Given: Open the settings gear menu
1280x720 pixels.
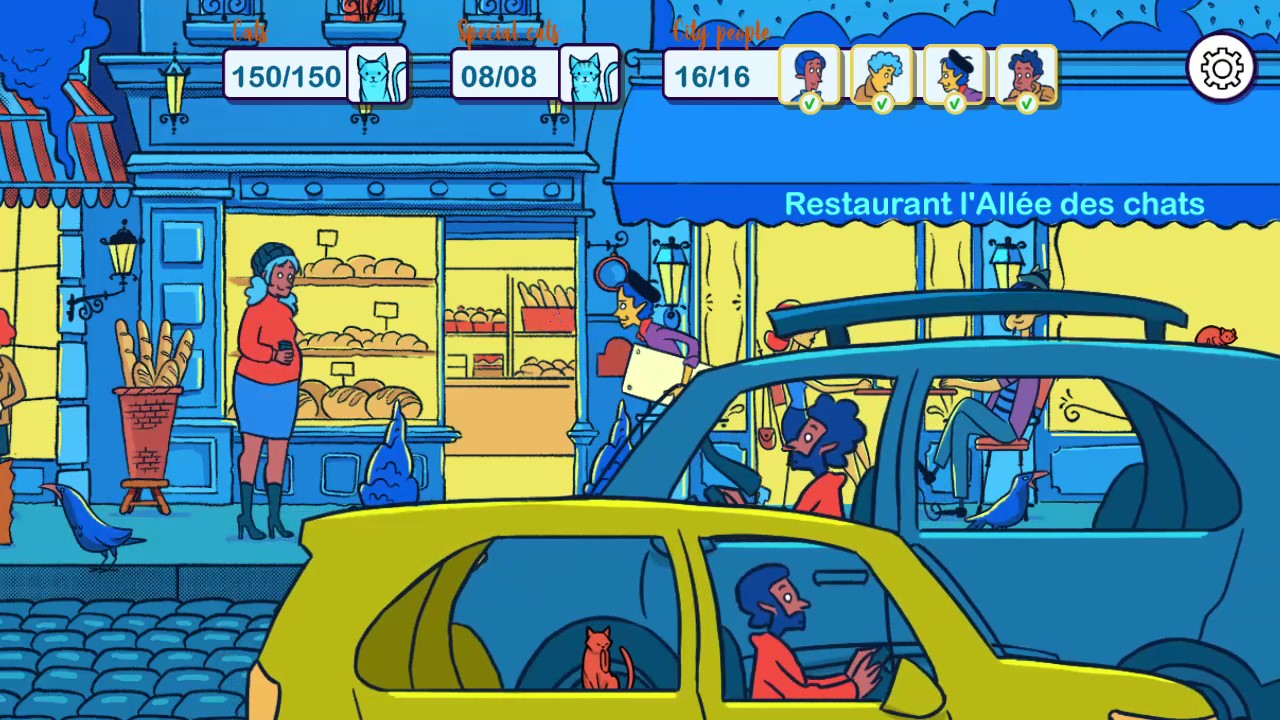Looking at the screenshot, I should point(1222,66).
